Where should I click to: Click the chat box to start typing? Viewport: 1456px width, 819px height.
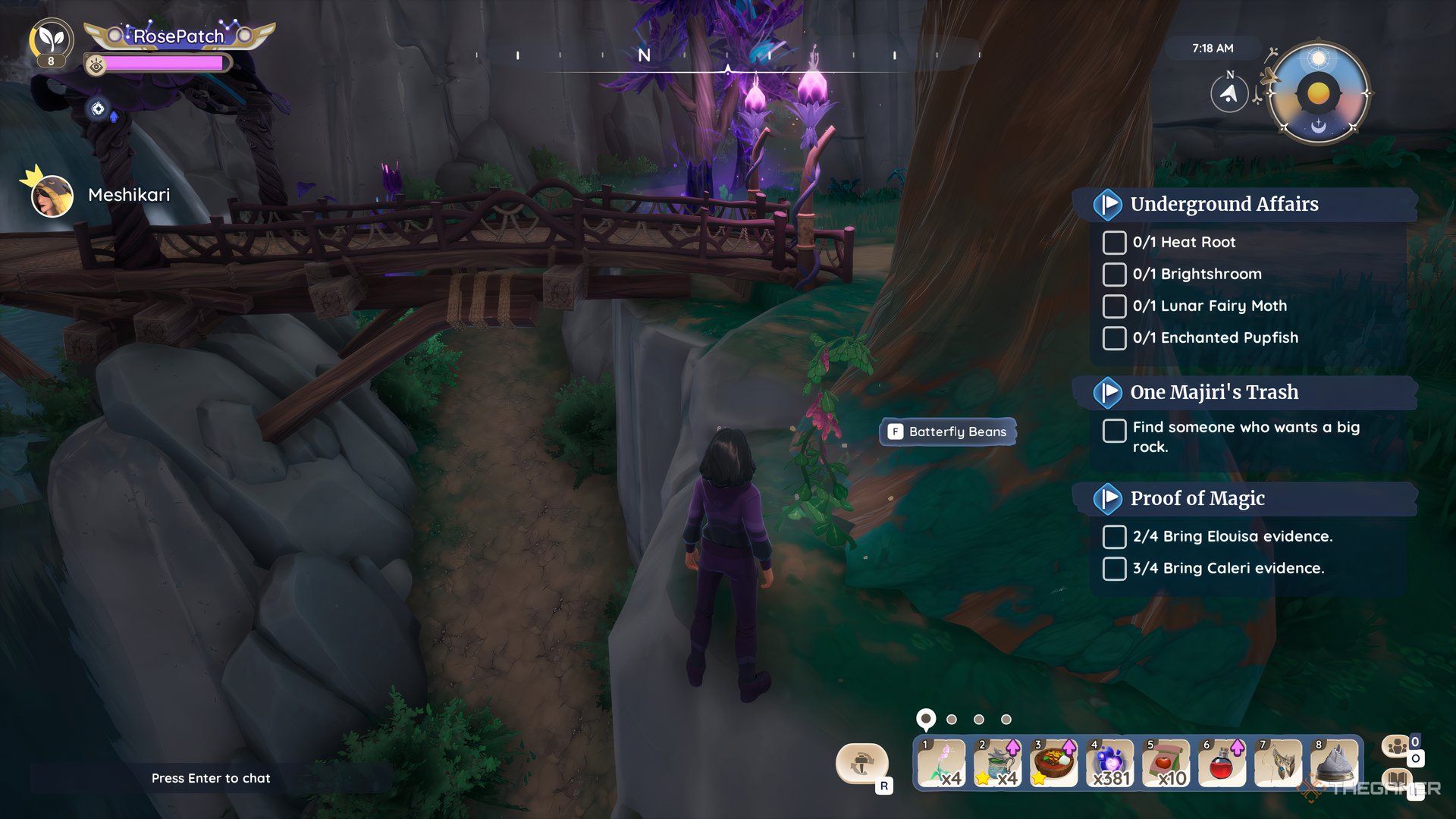pos(211,778)
